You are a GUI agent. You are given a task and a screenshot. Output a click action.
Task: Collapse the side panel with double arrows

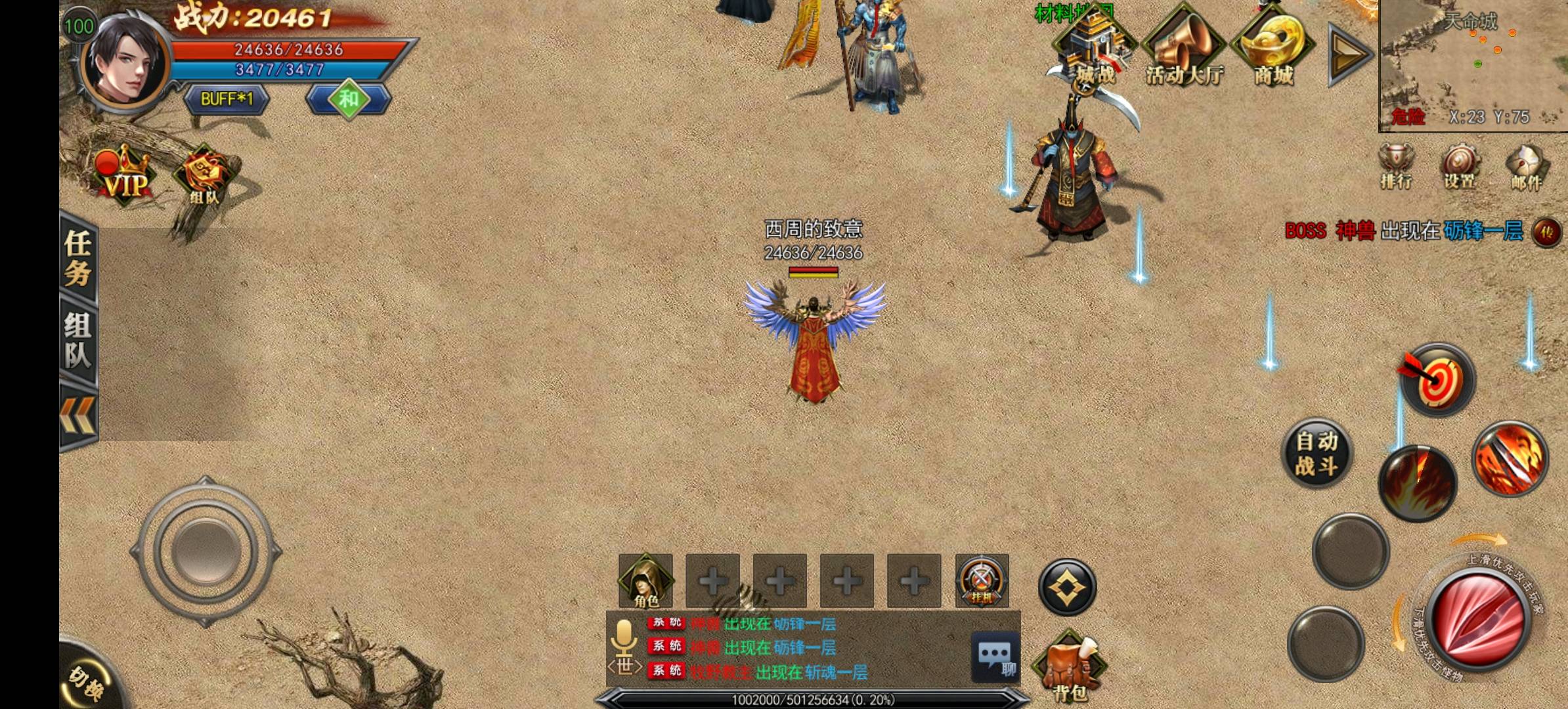pos(78,416)
